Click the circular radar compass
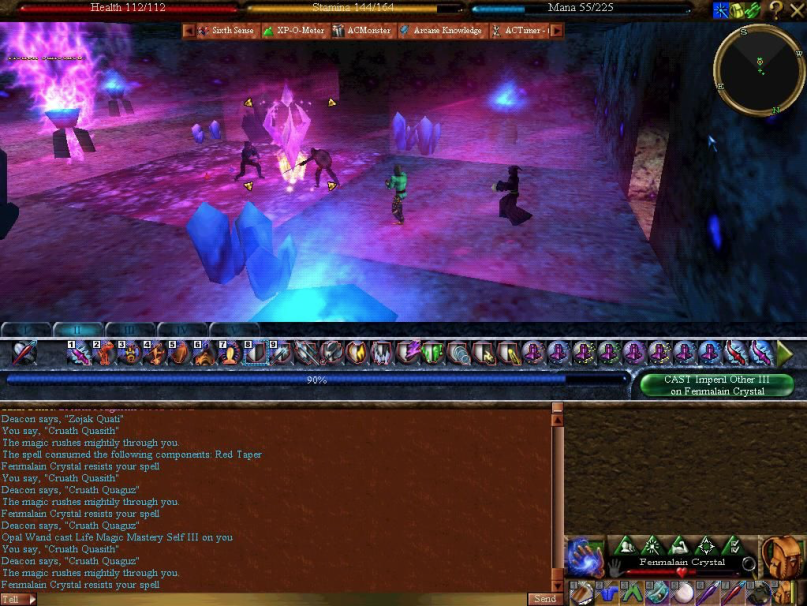The image size is (807, 606). tap(759, 68)
